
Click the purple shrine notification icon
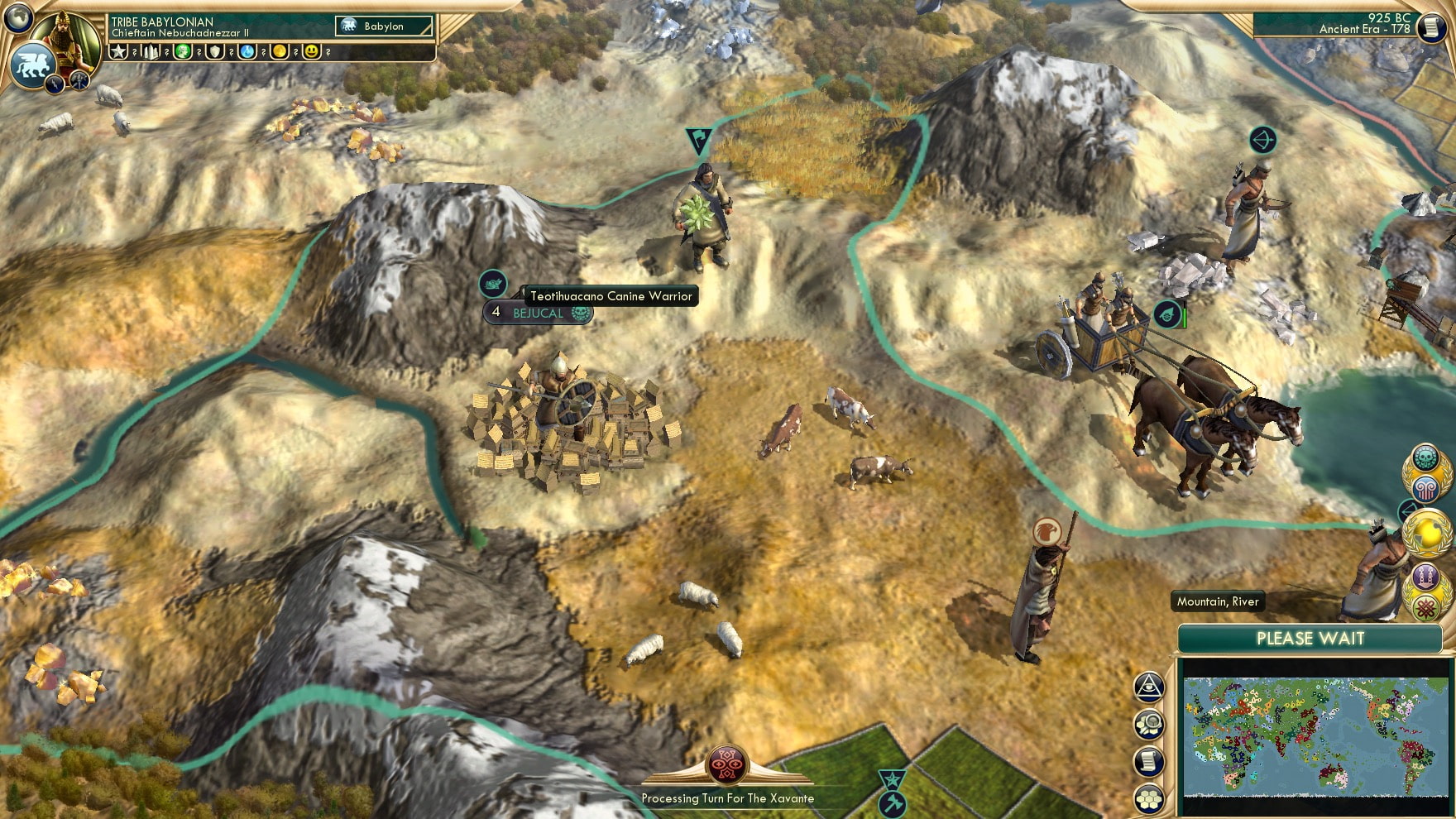click(x=1425, y=576)
